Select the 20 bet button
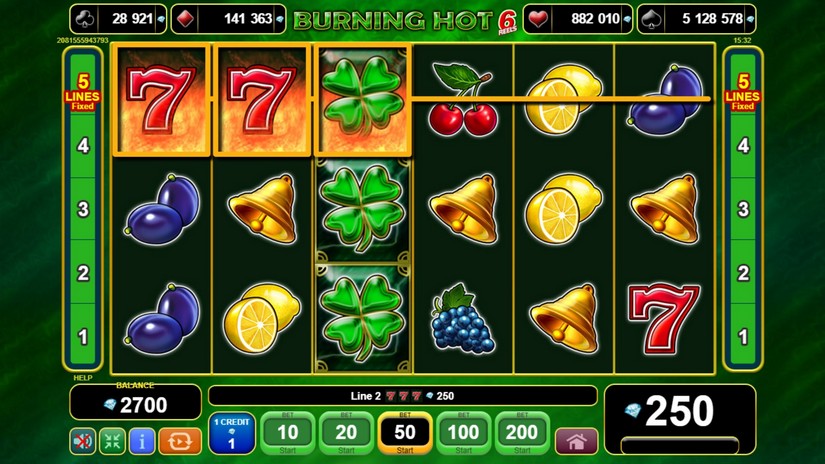825x464 pixels. point(346,434)
